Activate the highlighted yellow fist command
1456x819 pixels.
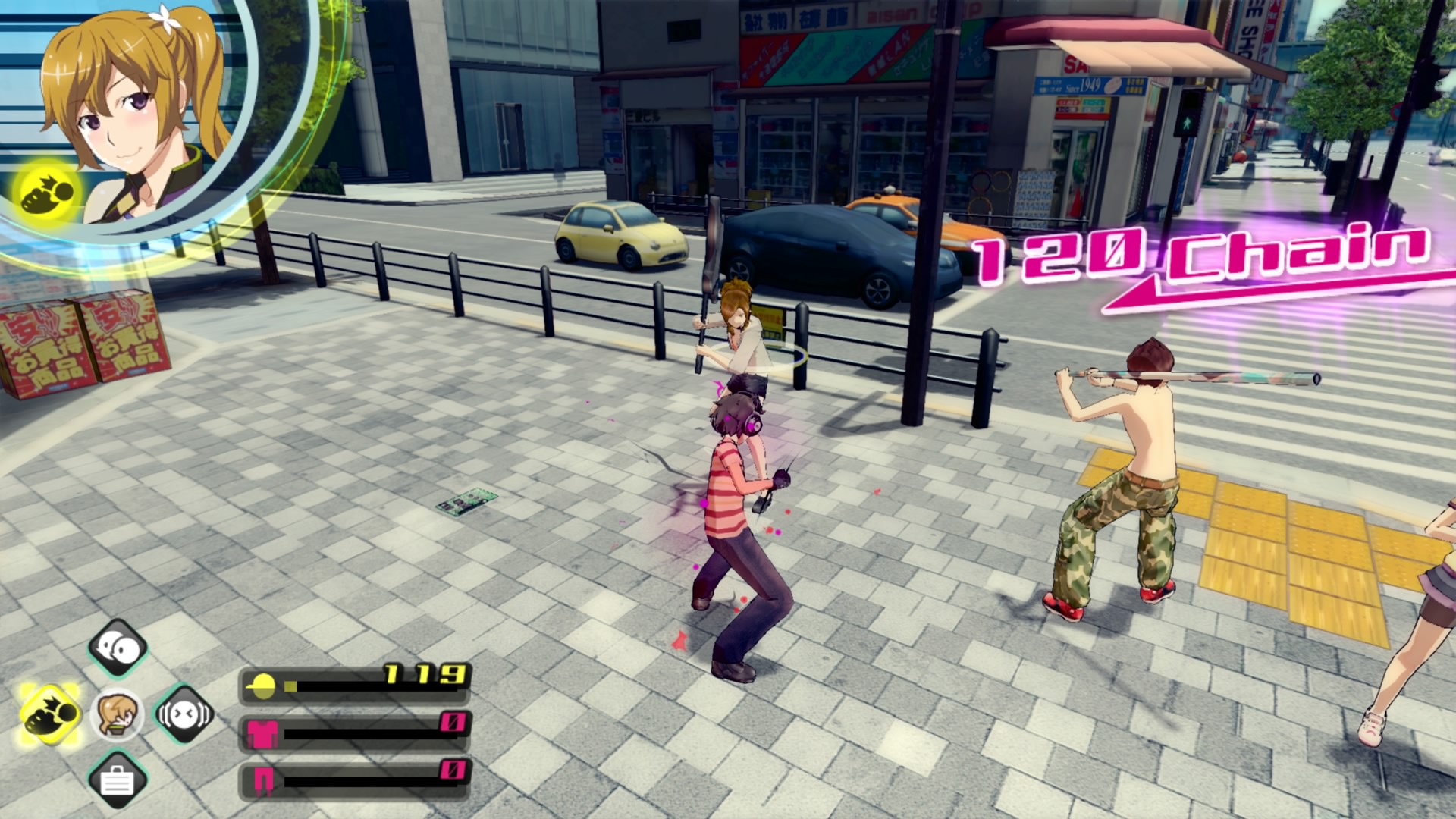[x=50, y=714]
